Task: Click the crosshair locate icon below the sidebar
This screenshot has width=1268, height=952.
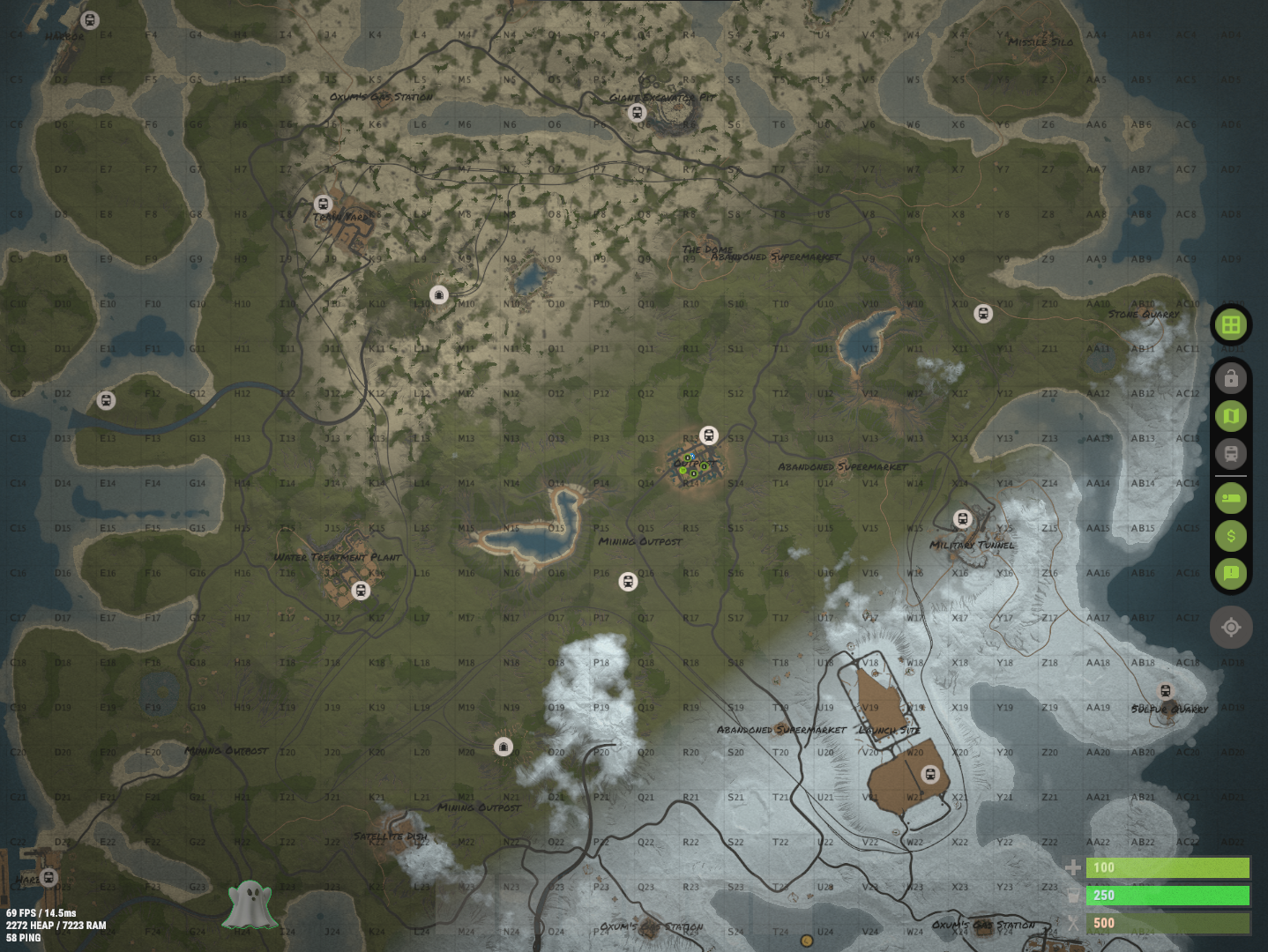Action: pyautogui.click(x=1231, y=628)
